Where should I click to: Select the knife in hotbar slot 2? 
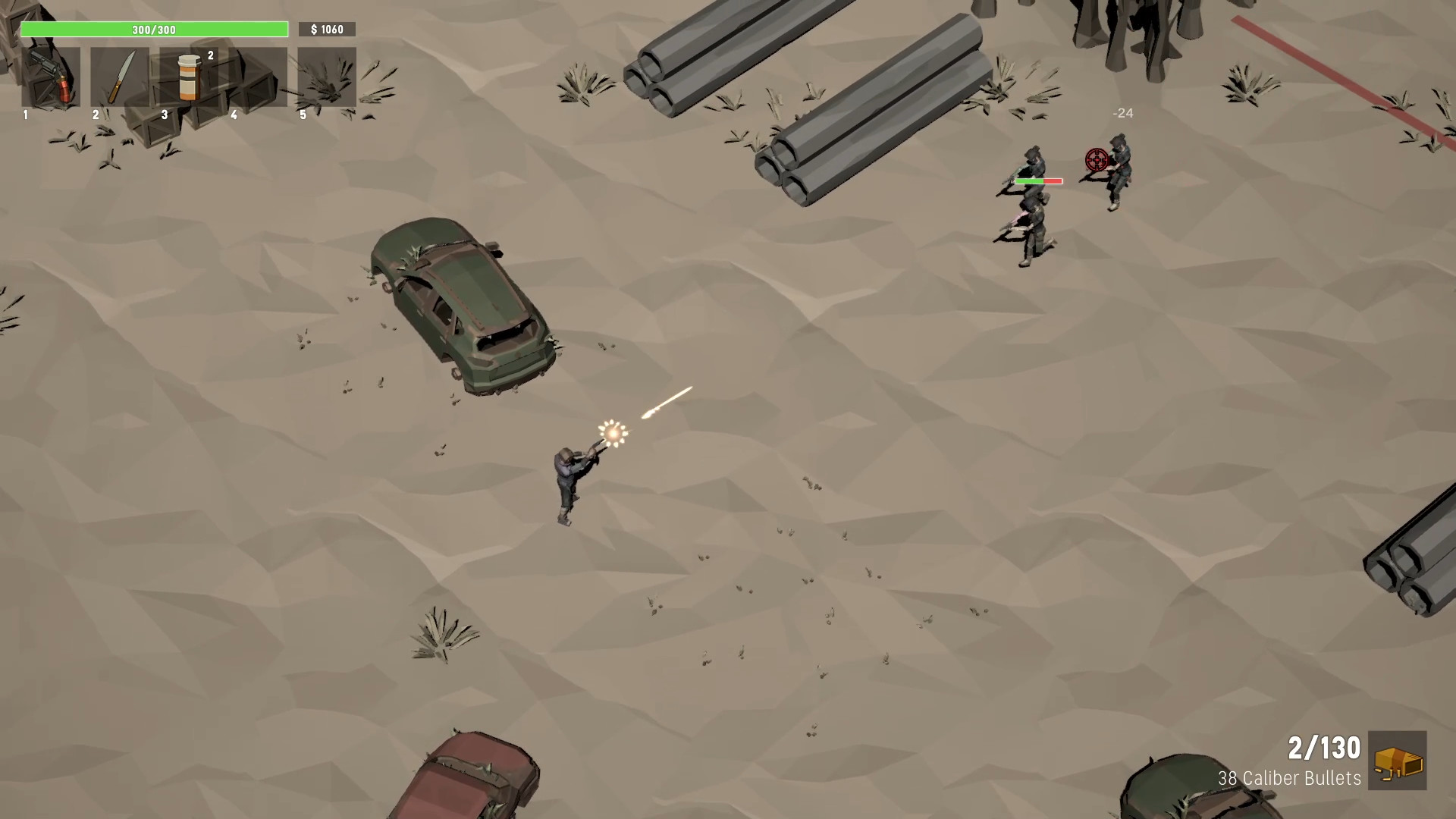coord(120,76)
